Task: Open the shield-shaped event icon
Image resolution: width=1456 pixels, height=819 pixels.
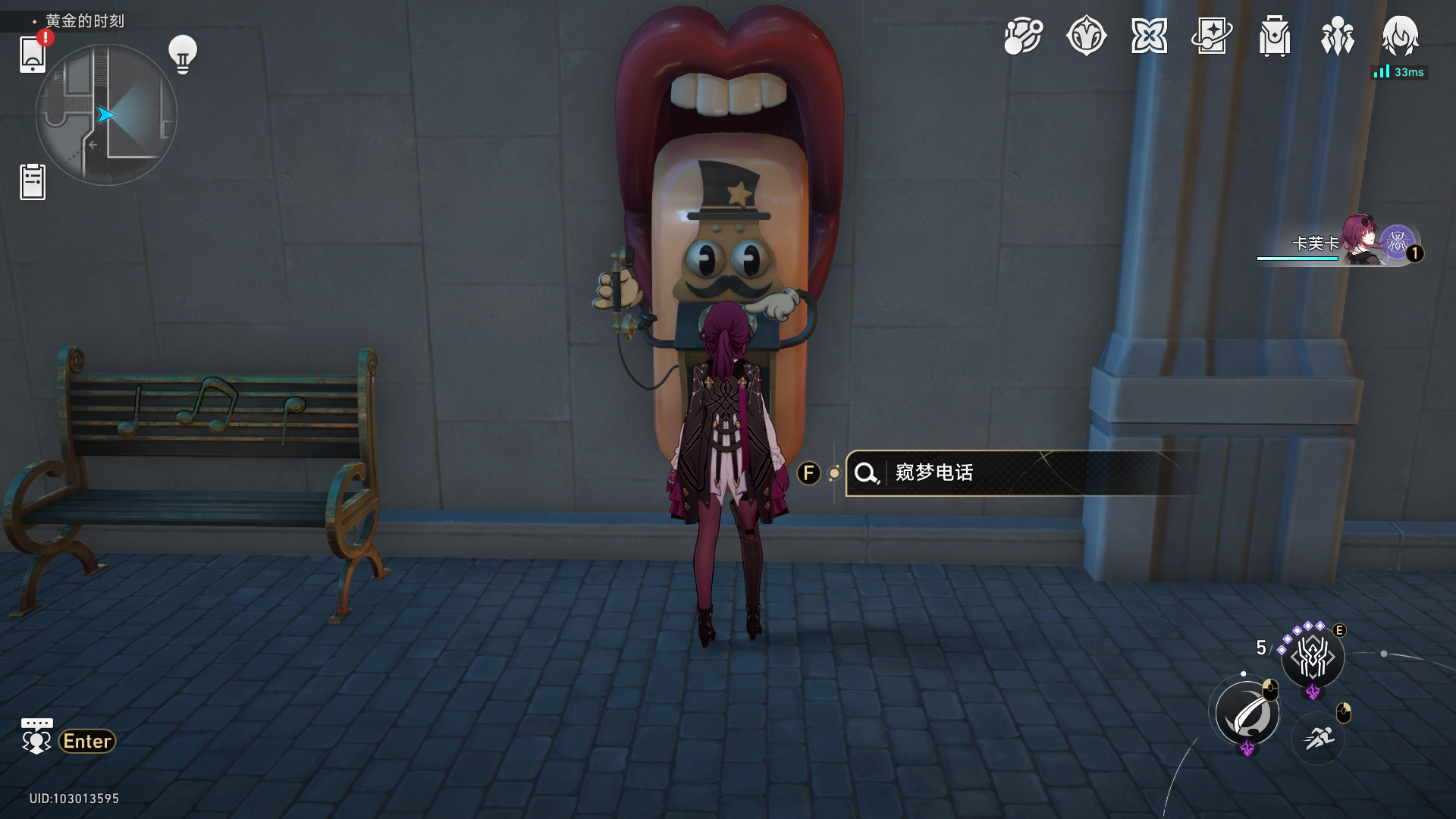Action: pos(1086,36)
